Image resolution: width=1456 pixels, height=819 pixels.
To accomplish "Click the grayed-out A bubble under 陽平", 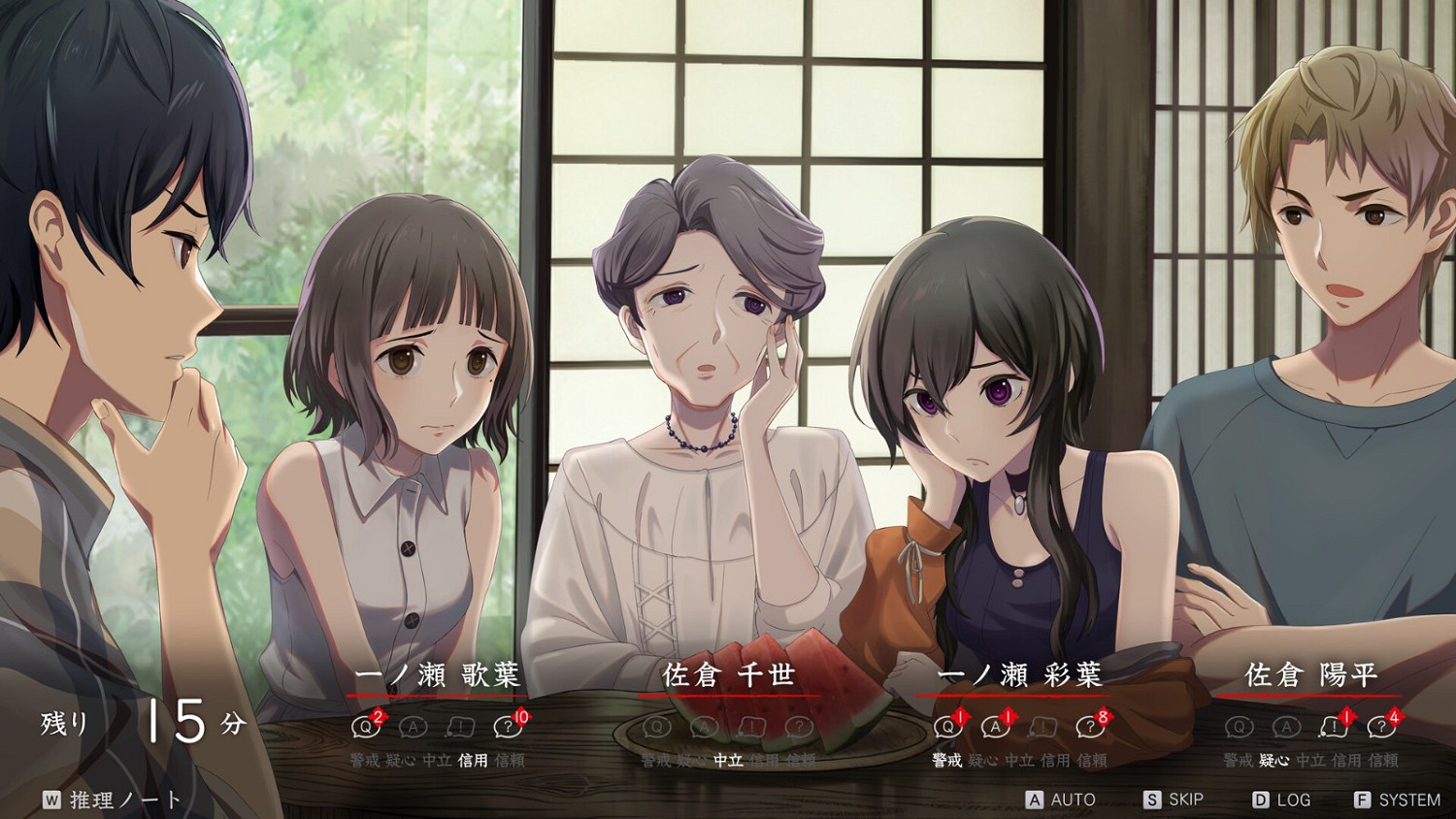I will coord(1286,727).
